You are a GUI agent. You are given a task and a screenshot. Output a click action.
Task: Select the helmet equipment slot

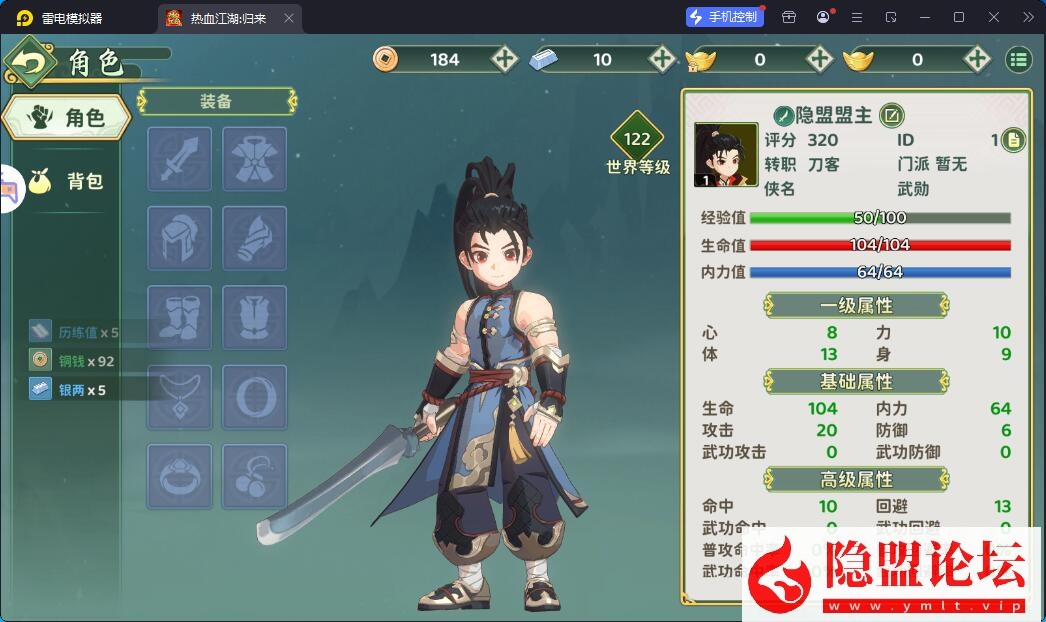tap(180, 238)
